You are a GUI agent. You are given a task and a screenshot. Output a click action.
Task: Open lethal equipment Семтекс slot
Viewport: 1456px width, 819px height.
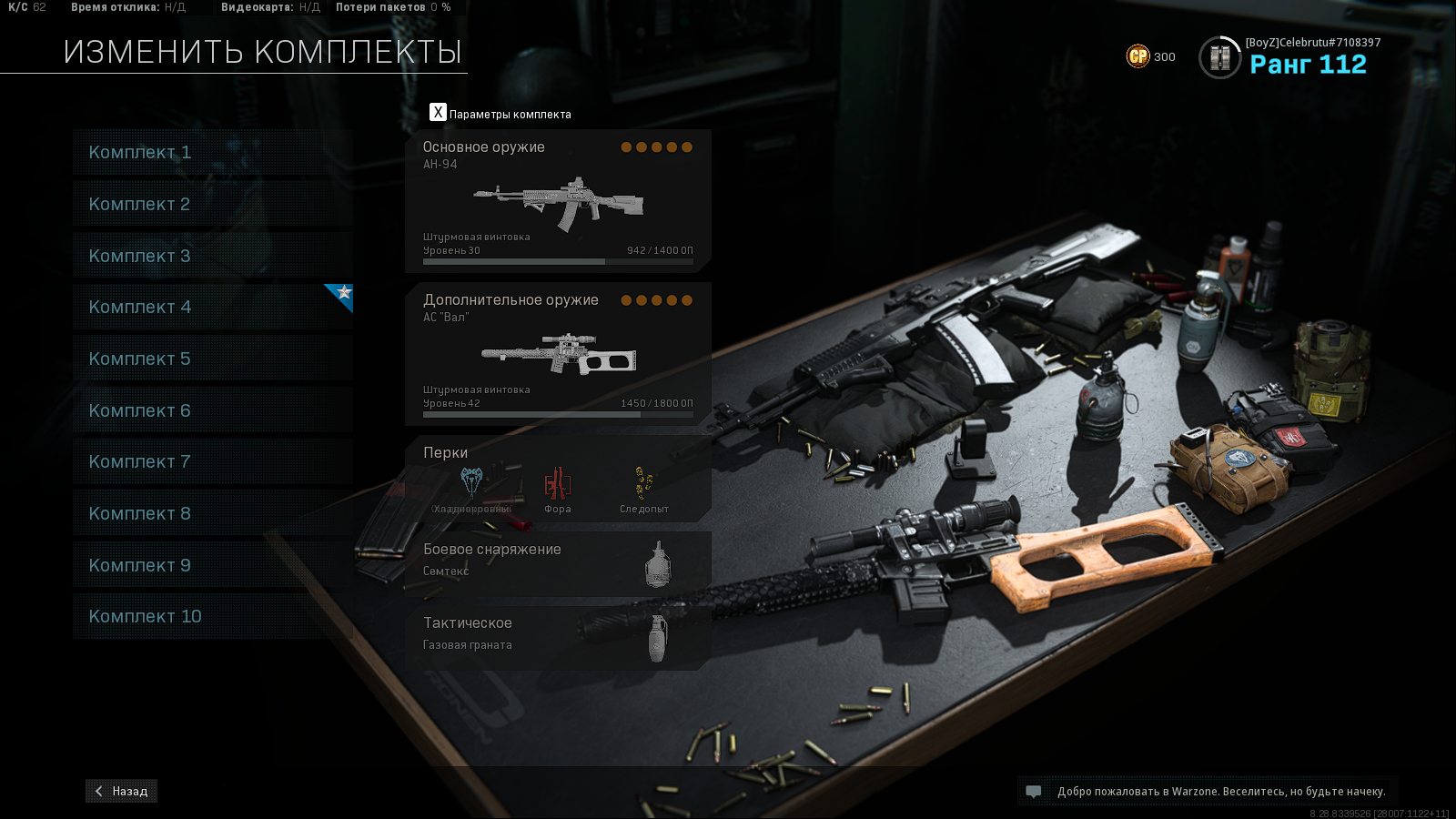[x=558, y=563]
